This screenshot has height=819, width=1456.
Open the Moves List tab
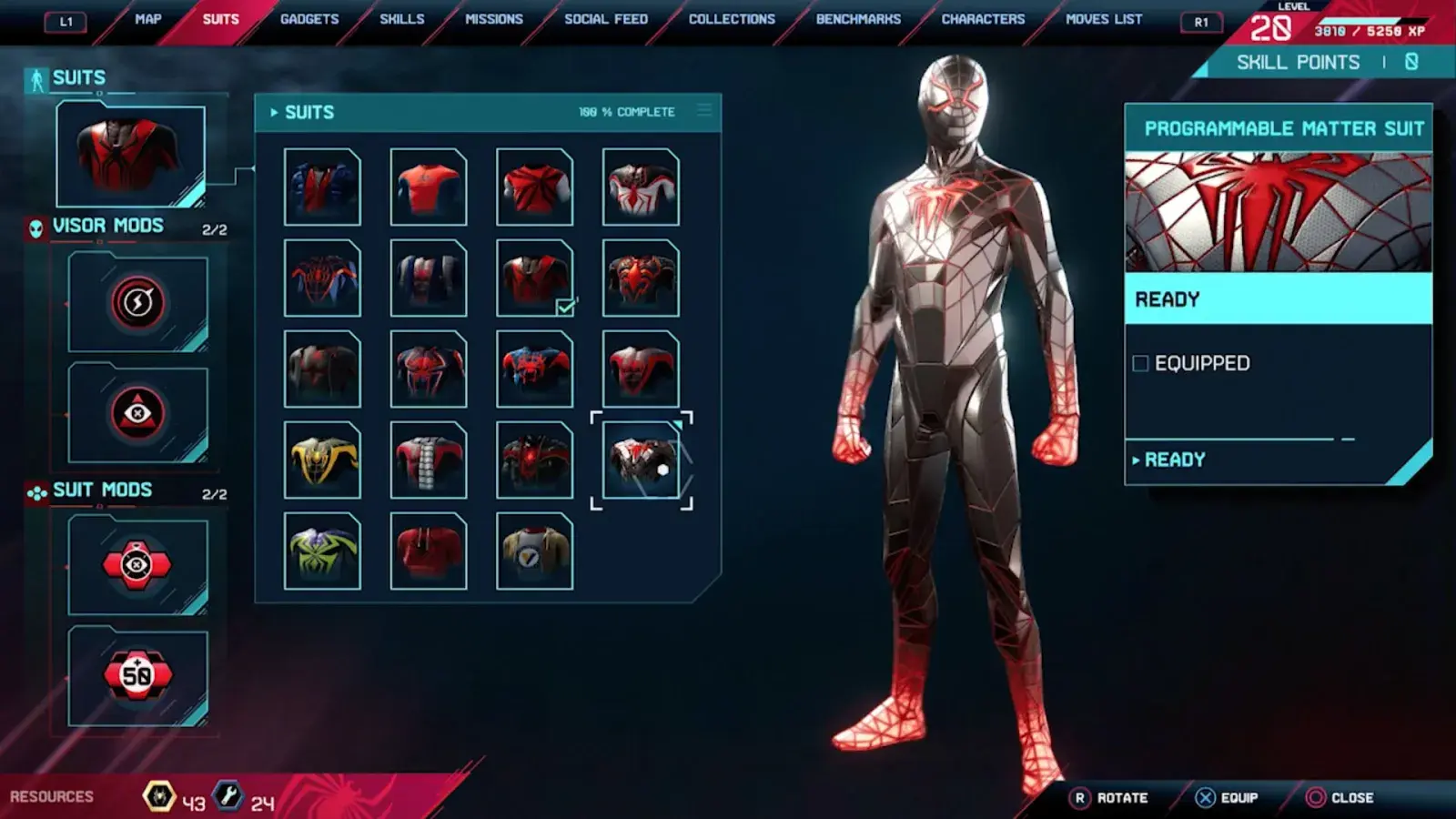1104,19
